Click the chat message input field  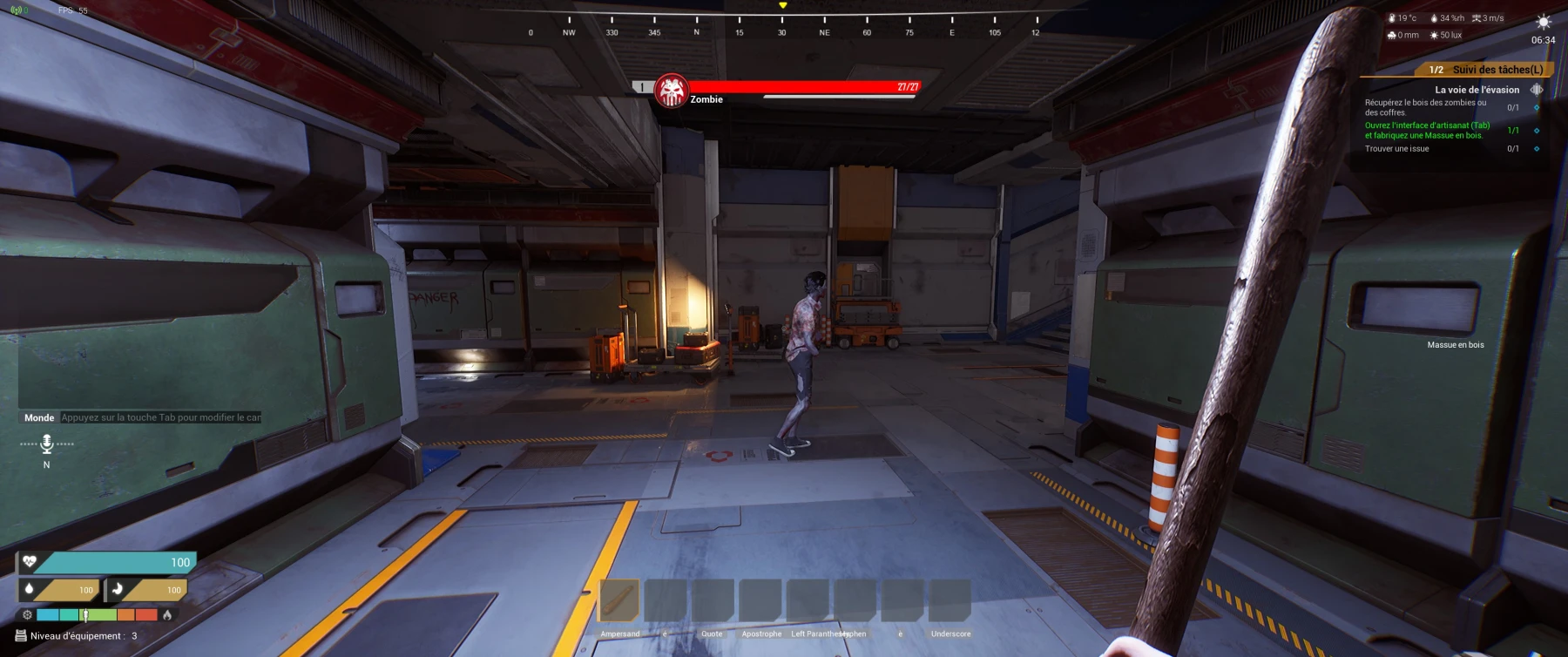pos(161,417)
